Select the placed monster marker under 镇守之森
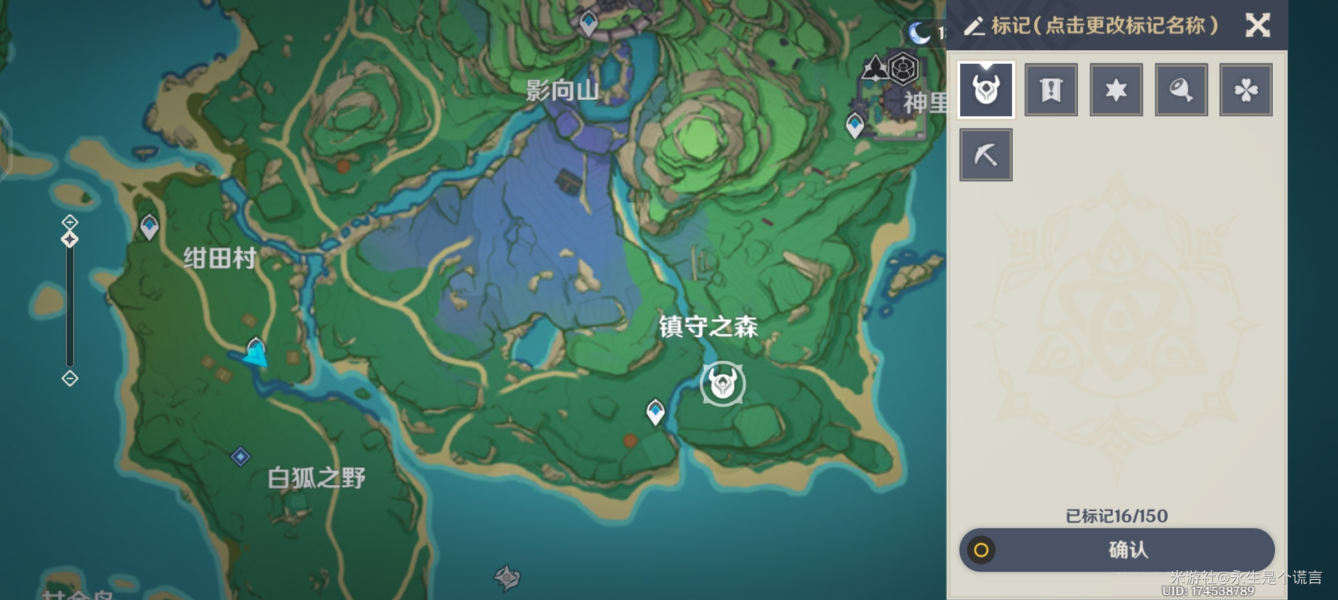The height and width of the screenshot is (600, 1338). (722, 384)
